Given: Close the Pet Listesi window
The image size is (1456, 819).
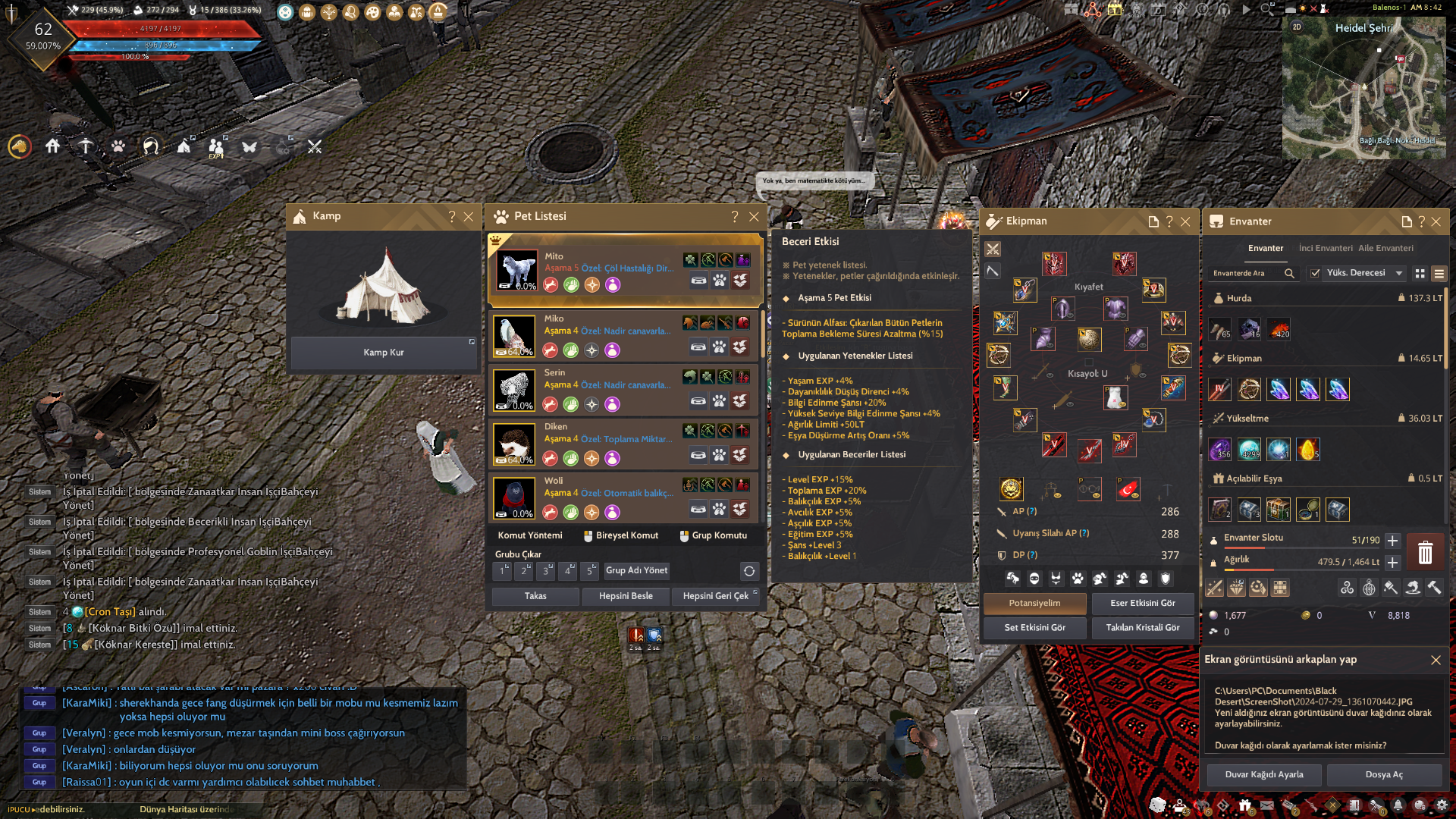Looking at the screenshot, I should [754, 217].
